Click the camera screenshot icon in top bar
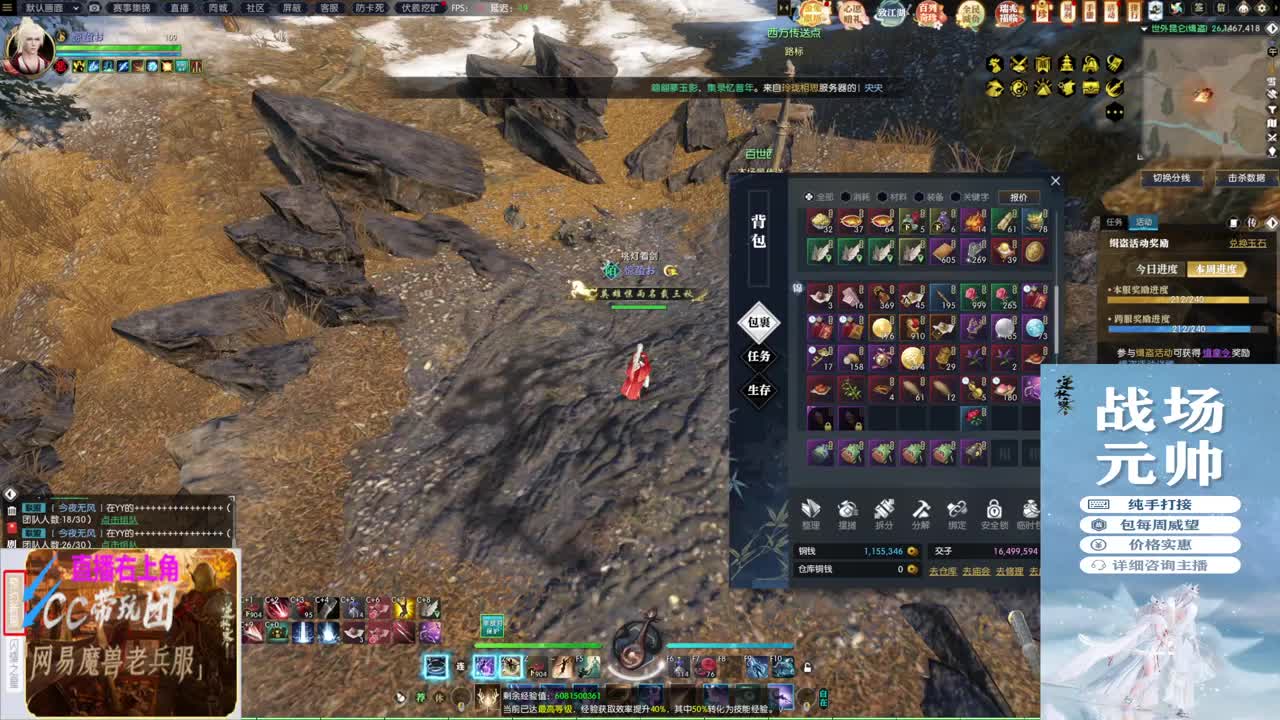The image size is (1280, 720). [x=94, y=8]
